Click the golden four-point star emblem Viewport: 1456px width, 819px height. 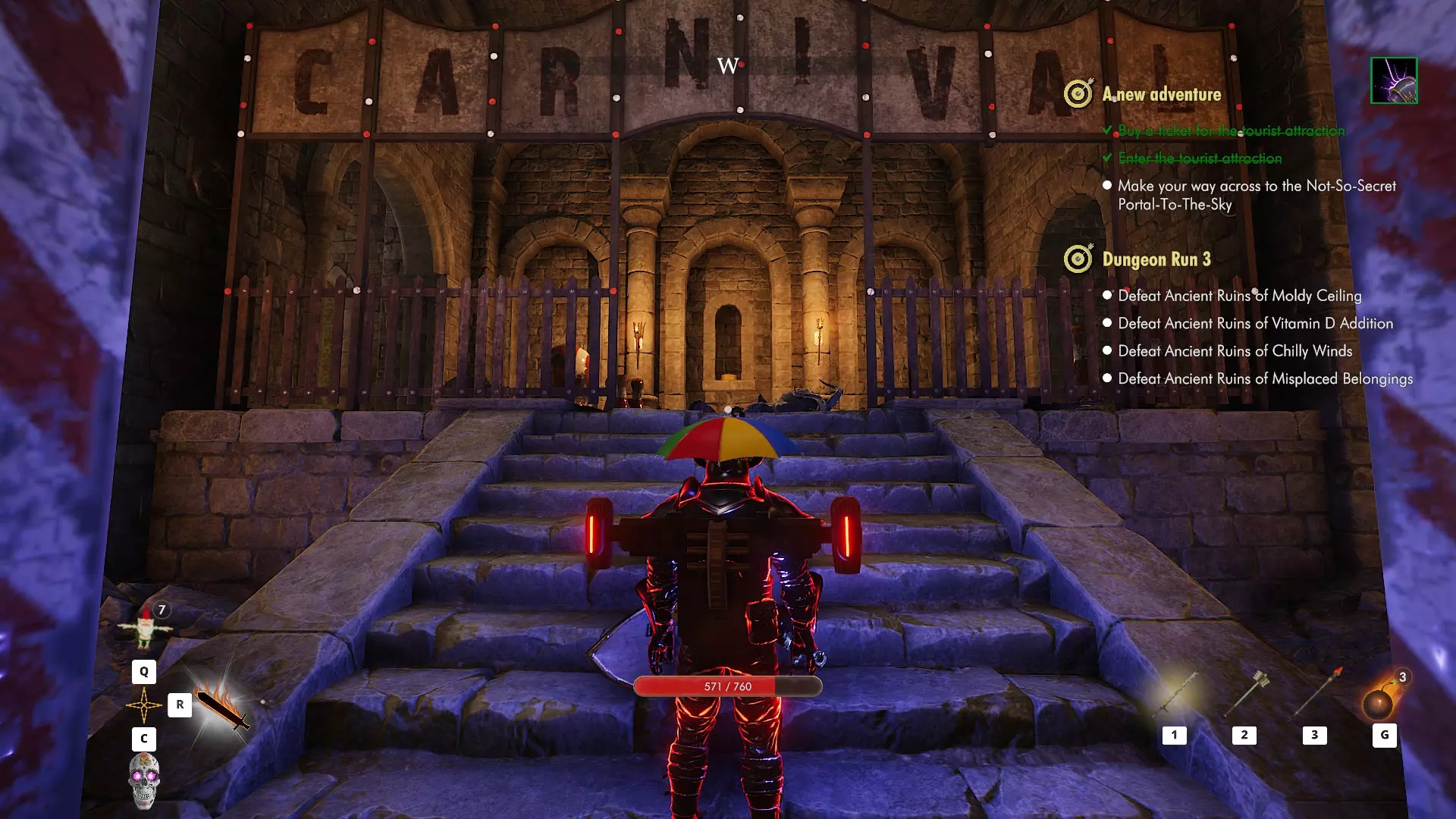point(143,705)
